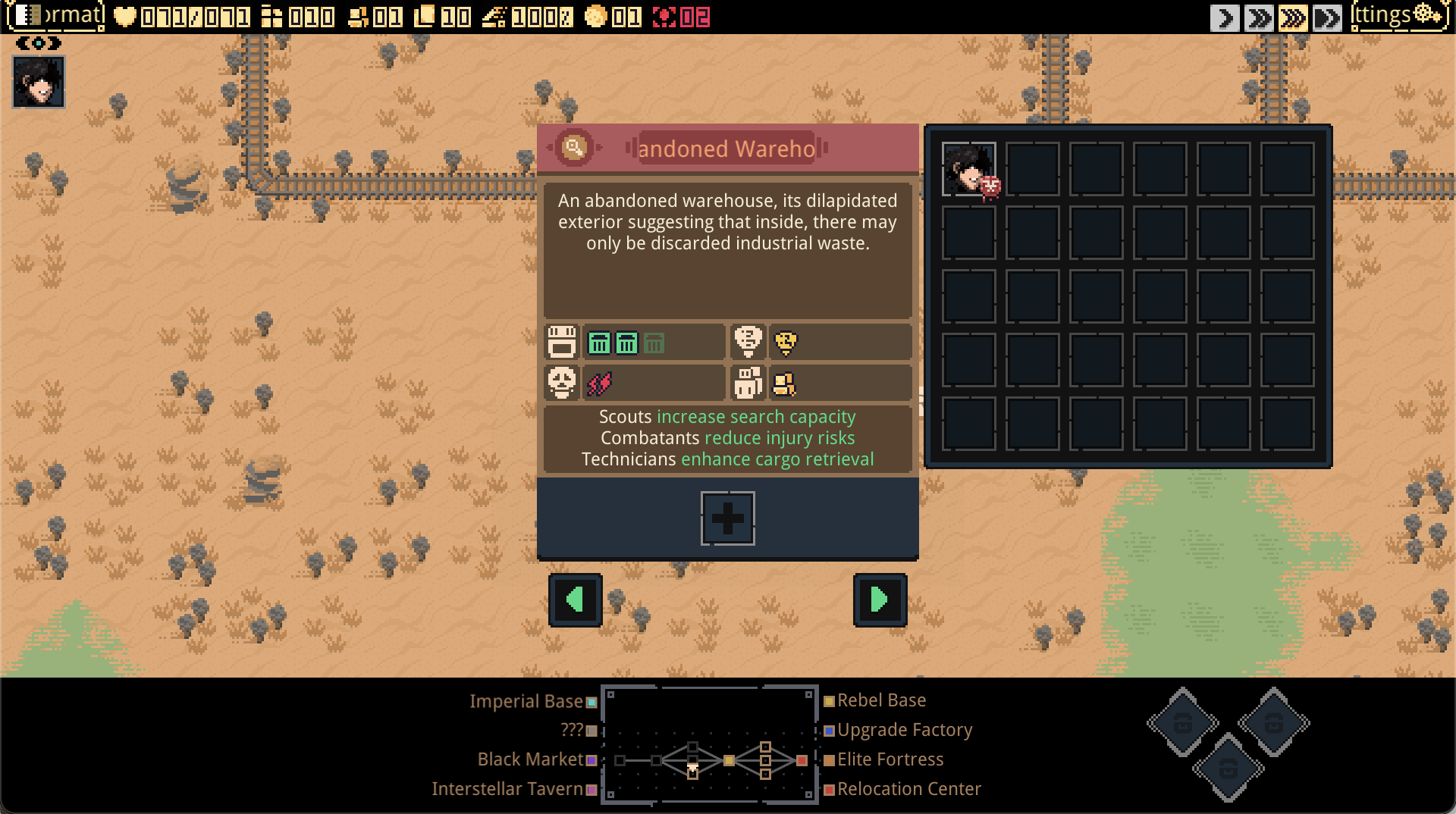
Task: Click the Relocation Center legend entry
Action: coord(908,789)
